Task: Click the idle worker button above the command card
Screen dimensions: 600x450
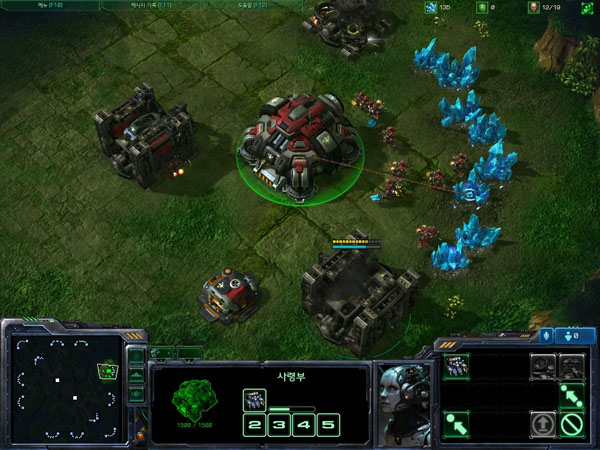Action: pyautogui.click(x=573, y=335)
